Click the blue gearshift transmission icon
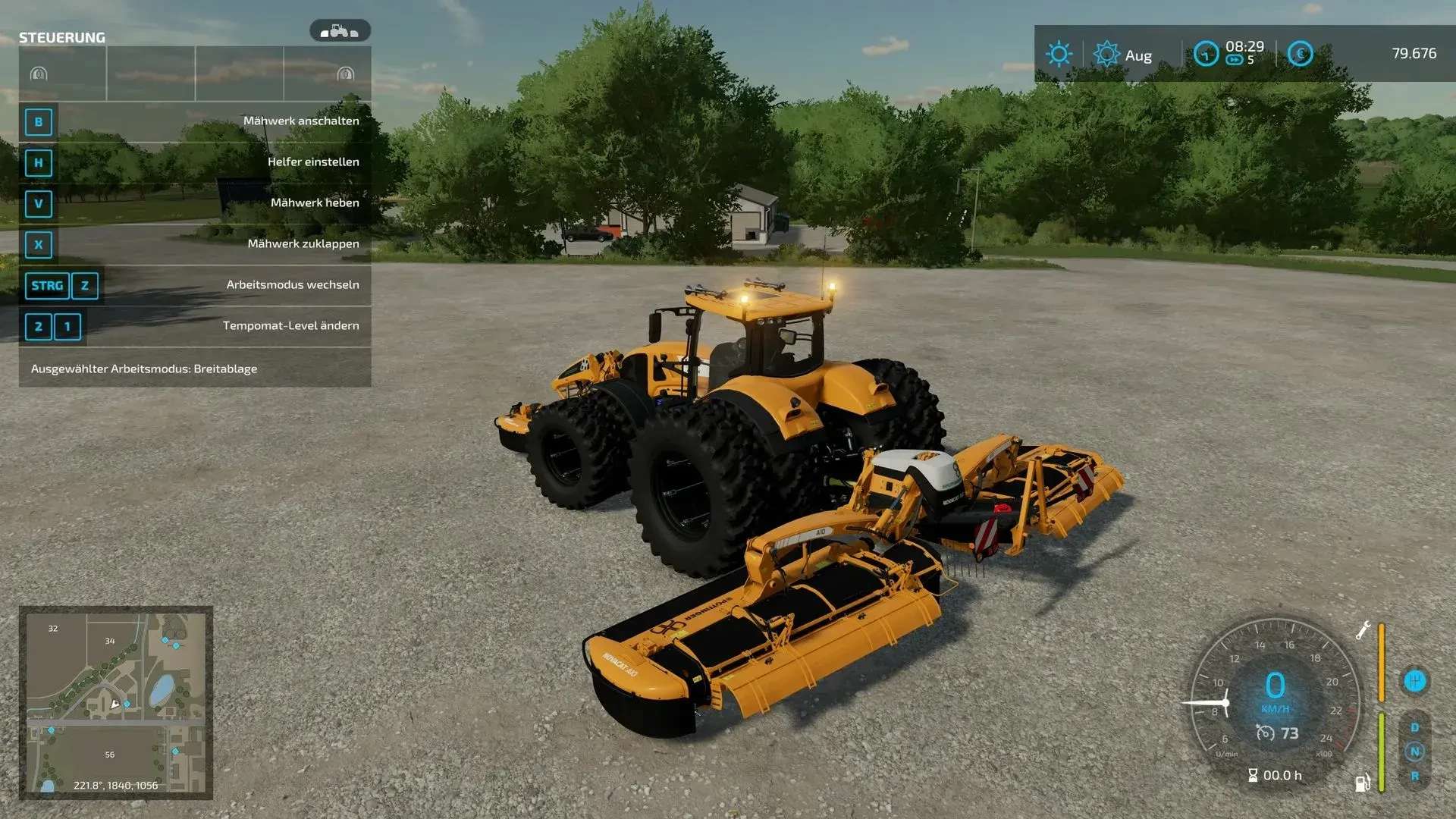Viewport: 1456px width, 819px height. (1414, 681)
